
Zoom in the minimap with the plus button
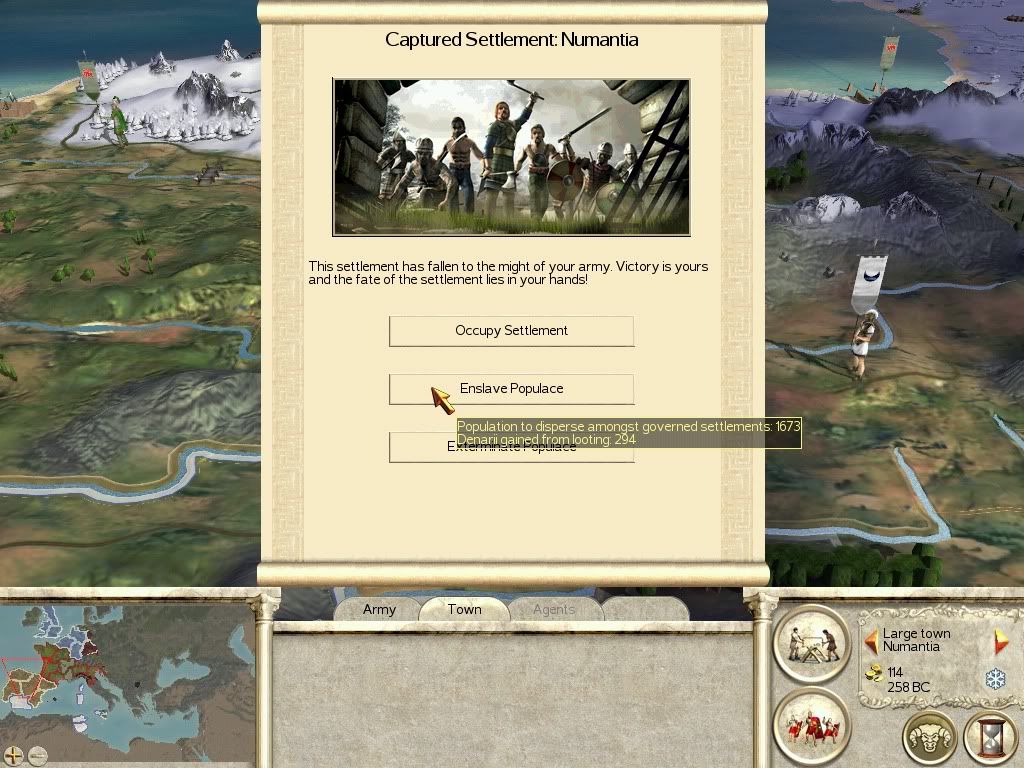[14, 755]
